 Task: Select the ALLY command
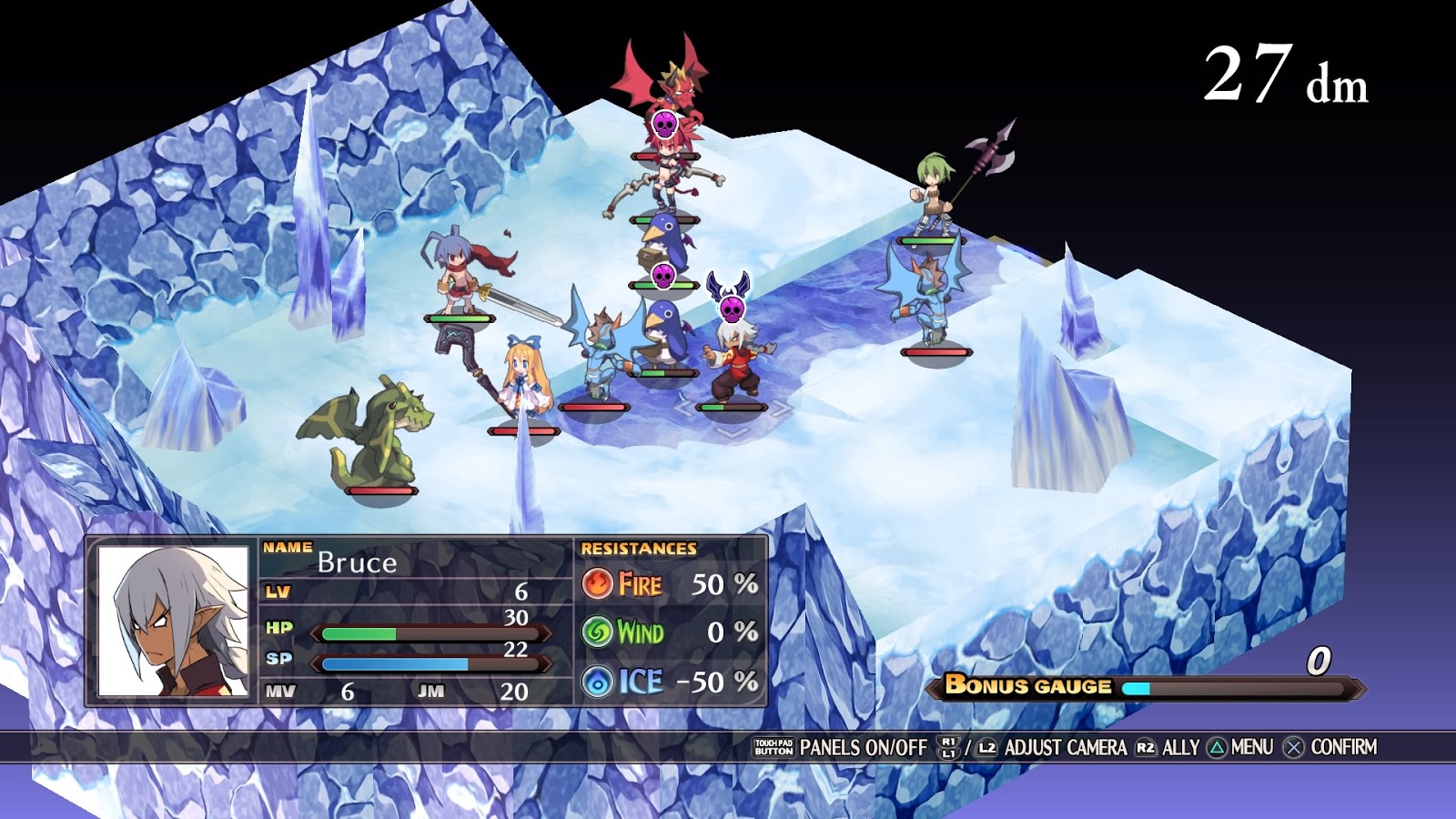(1180, 749)
